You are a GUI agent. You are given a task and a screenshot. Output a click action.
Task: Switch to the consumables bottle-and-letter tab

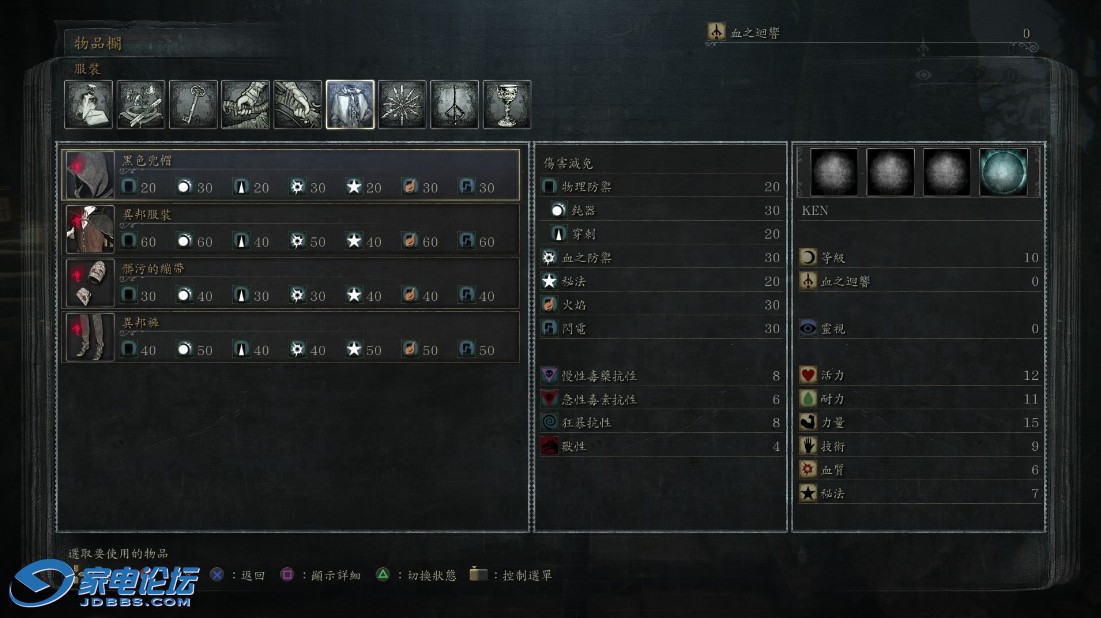[x=89, y=105]
